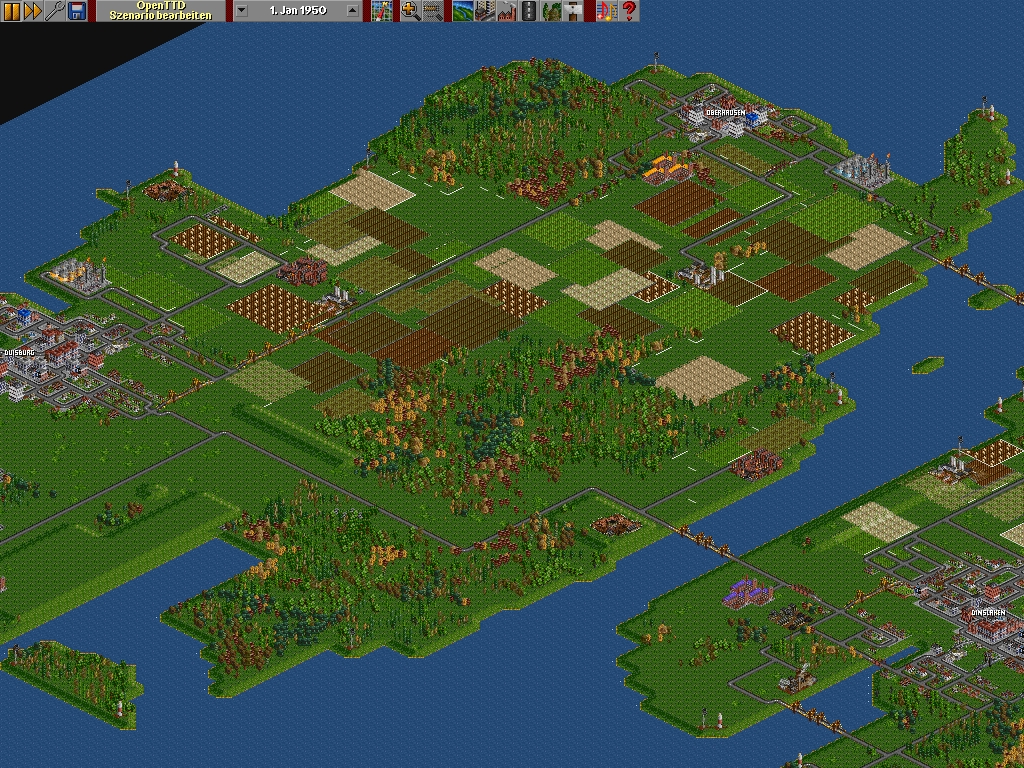Open the red question mark help menu
Screen dimensions: 1024x768
629,11
